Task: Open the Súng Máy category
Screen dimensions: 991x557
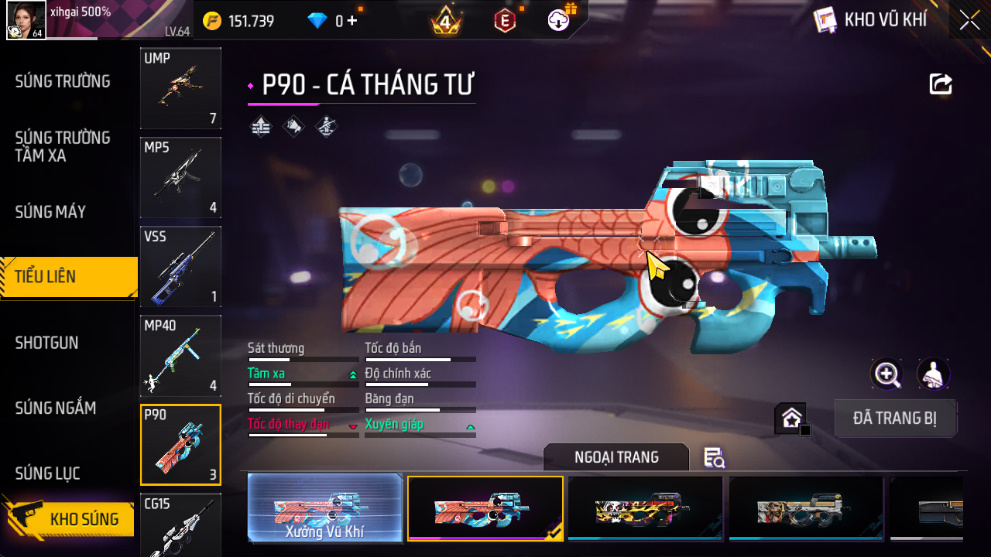Action: 50,212
